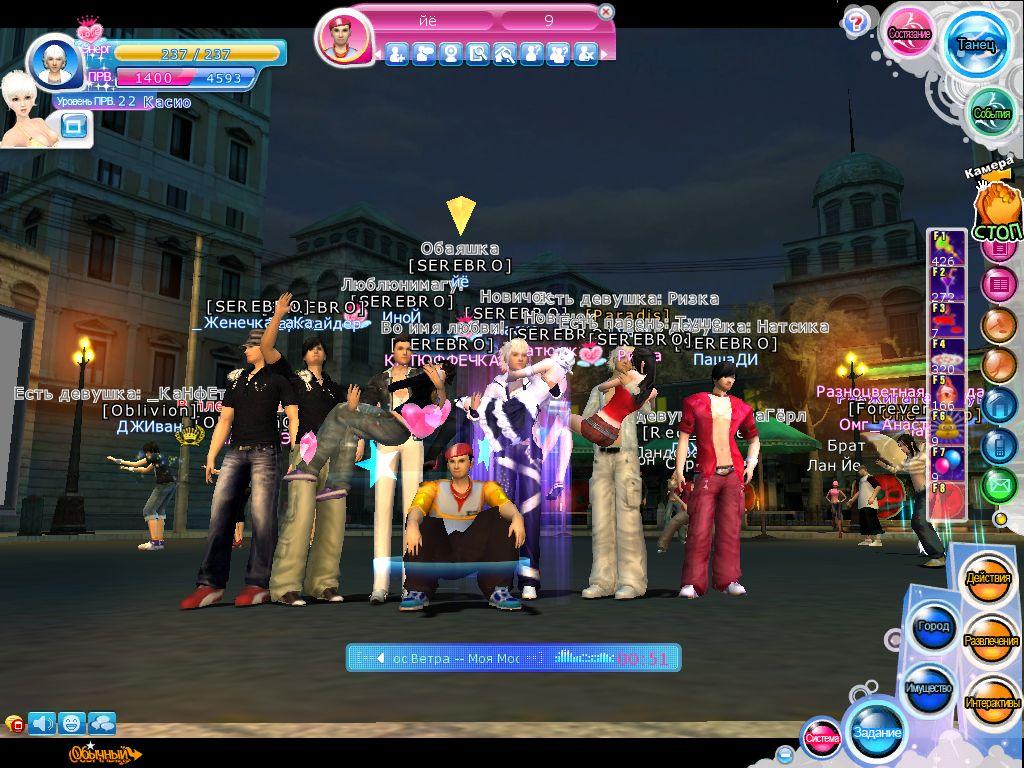Toggle the sound speaker icon

(42, 722)
